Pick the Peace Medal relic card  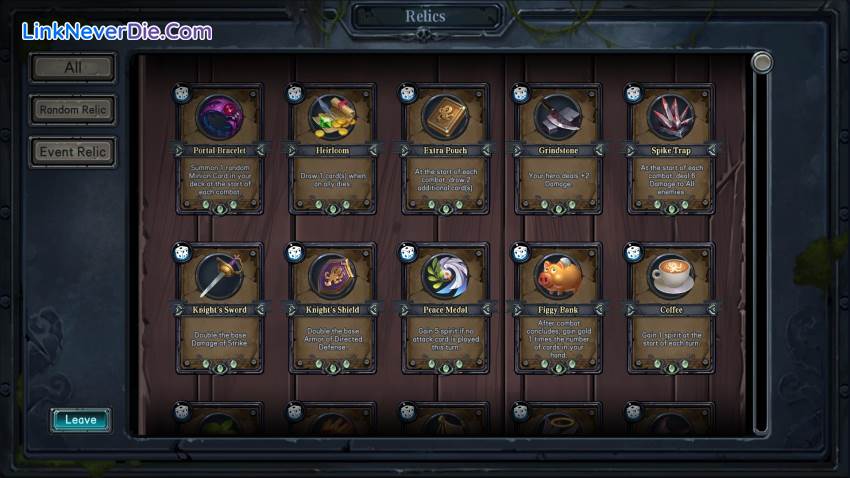tap(445, 309)
